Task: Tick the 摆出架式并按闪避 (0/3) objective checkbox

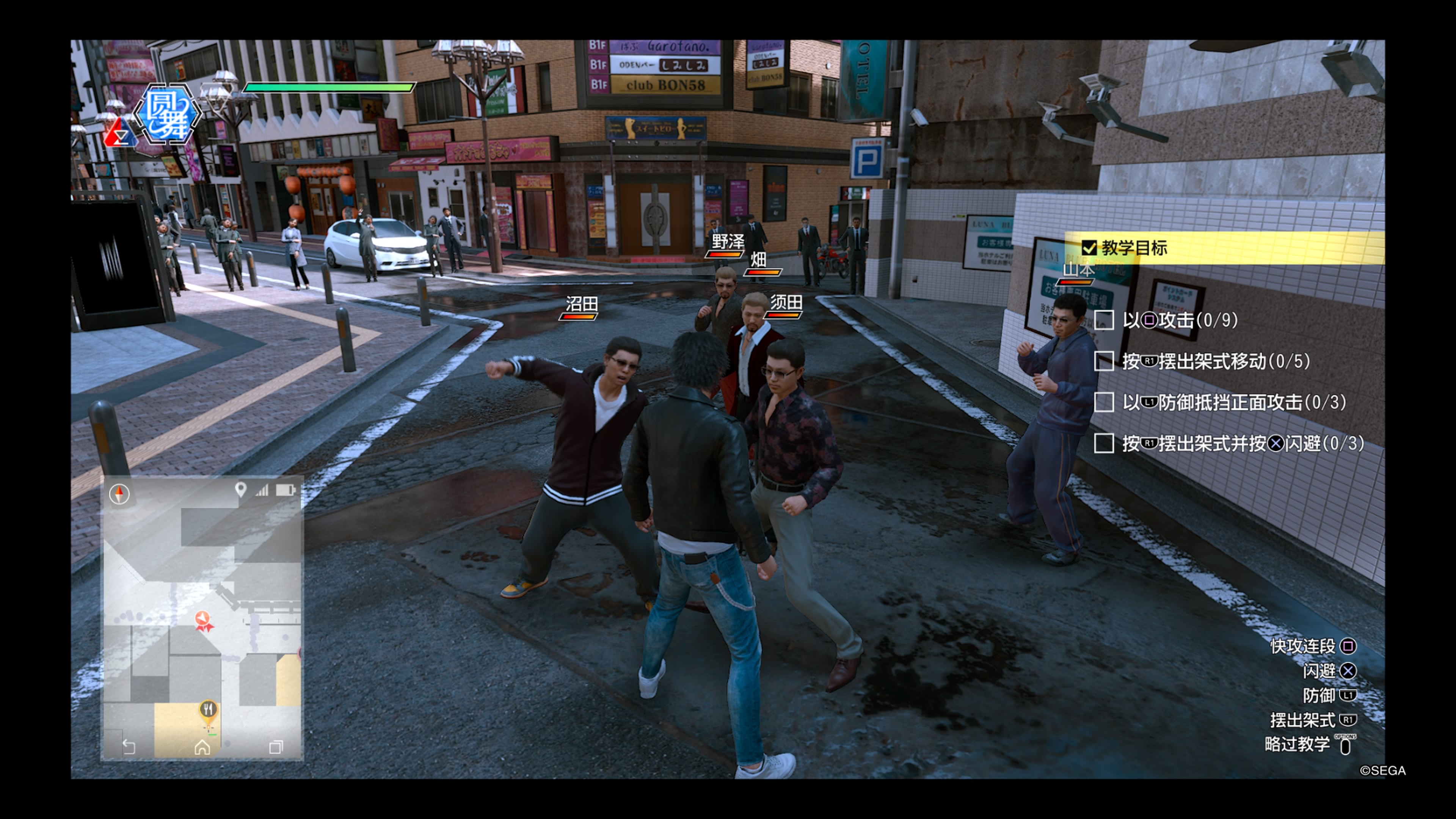Action: (1104, 443)
